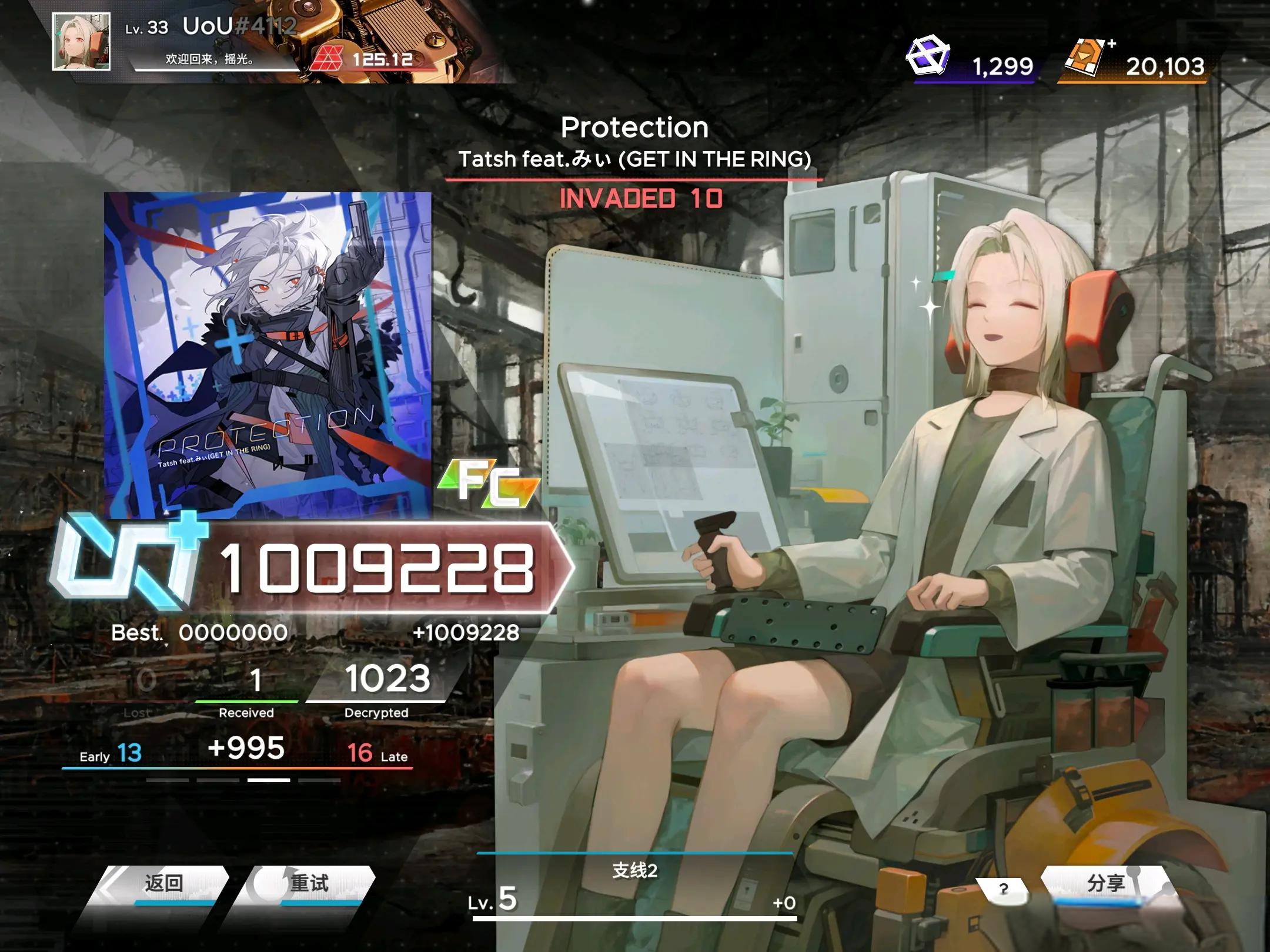The width and height of the screenshot is (1270, 952).
Task: Go back with the 返回 button
Action: (163, 884)
